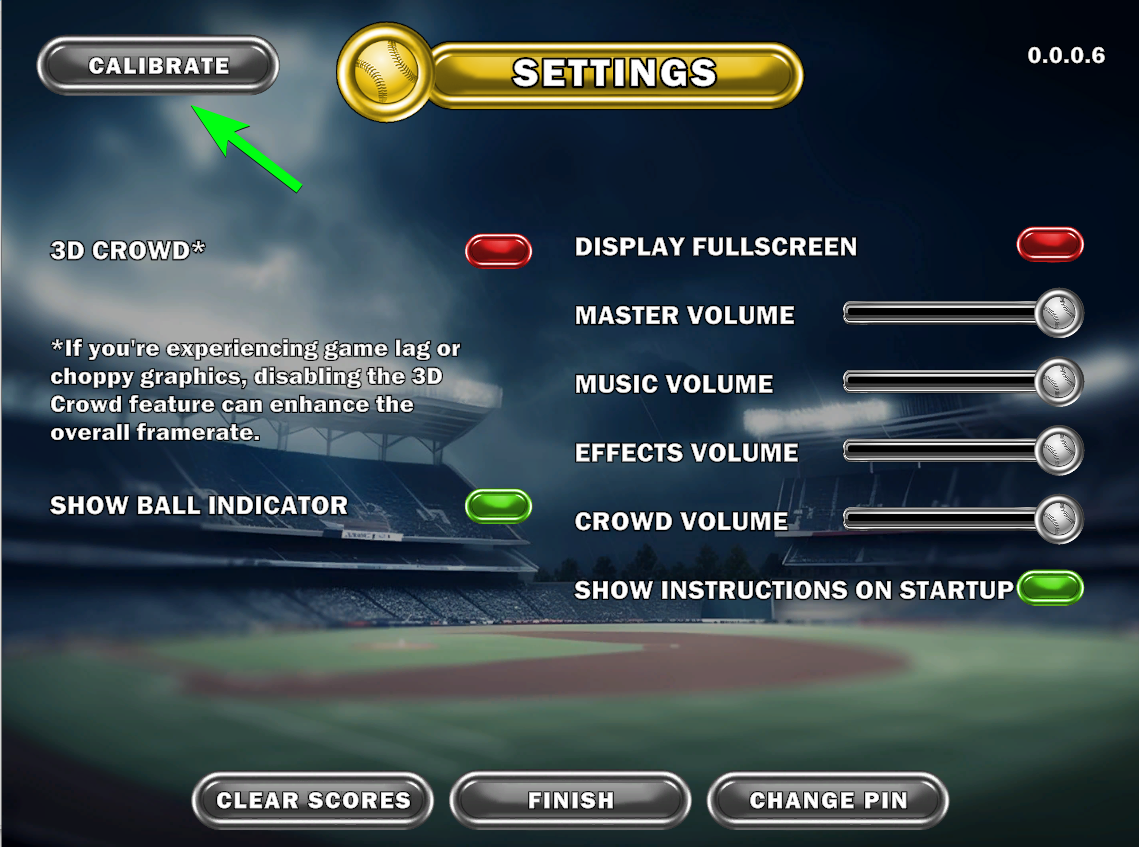Screen dimensions: 1139x847
Task: Disable Show Instructions on Startup
Action: (x=1050, y=588)
